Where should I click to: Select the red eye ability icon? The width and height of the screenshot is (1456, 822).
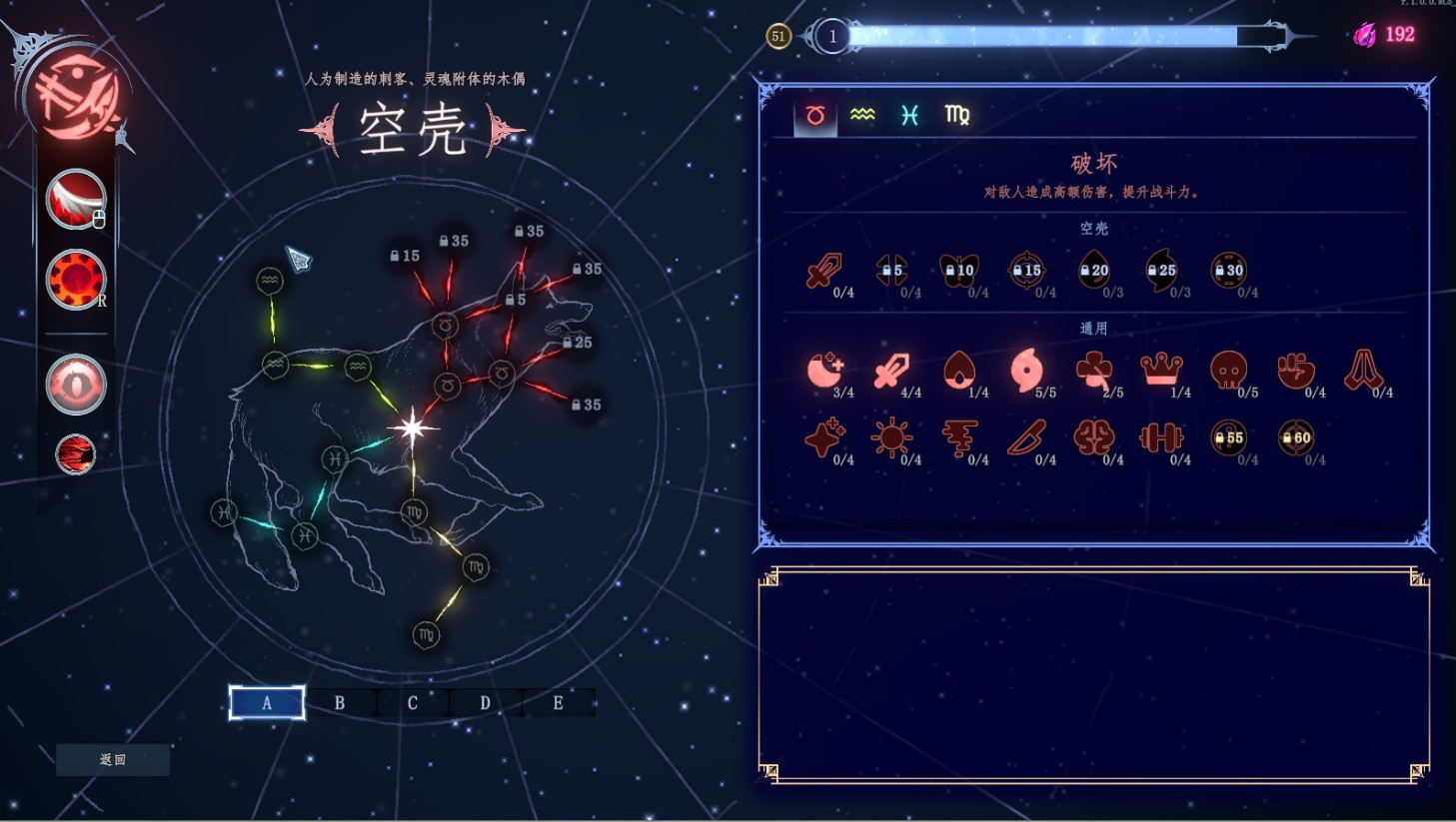[x=76, y=385]
